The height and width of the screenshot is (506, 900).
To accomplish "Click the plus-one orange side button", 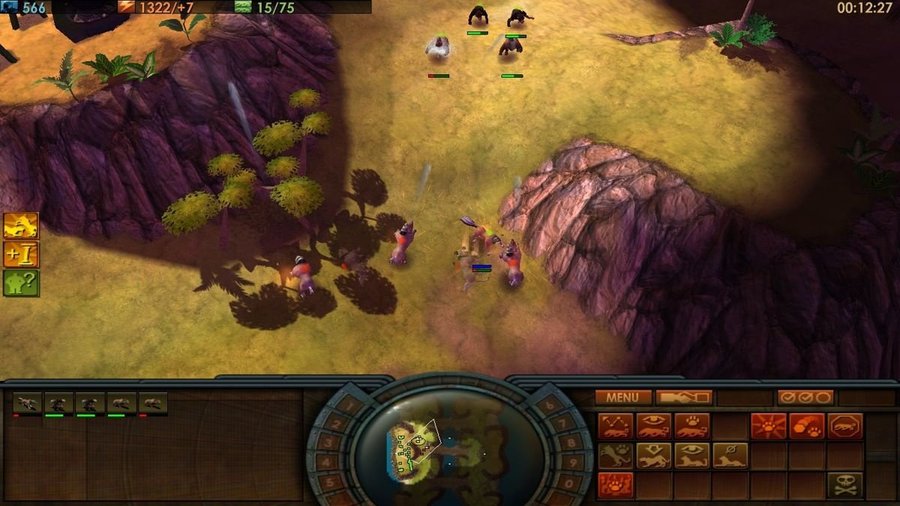I will click(x=20, y=254).
